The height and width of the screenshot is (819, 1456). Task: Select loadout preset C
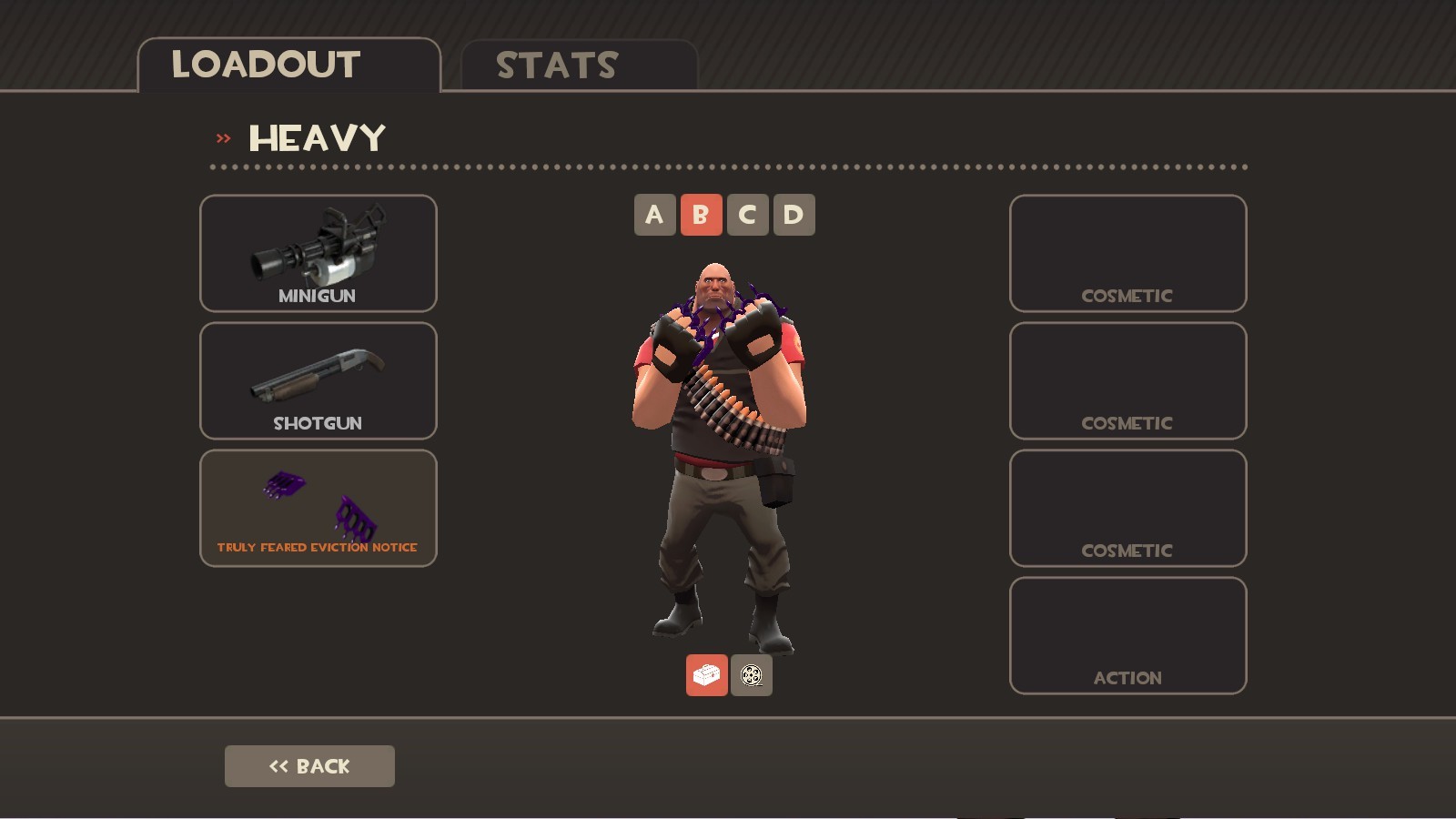point(747,215)
